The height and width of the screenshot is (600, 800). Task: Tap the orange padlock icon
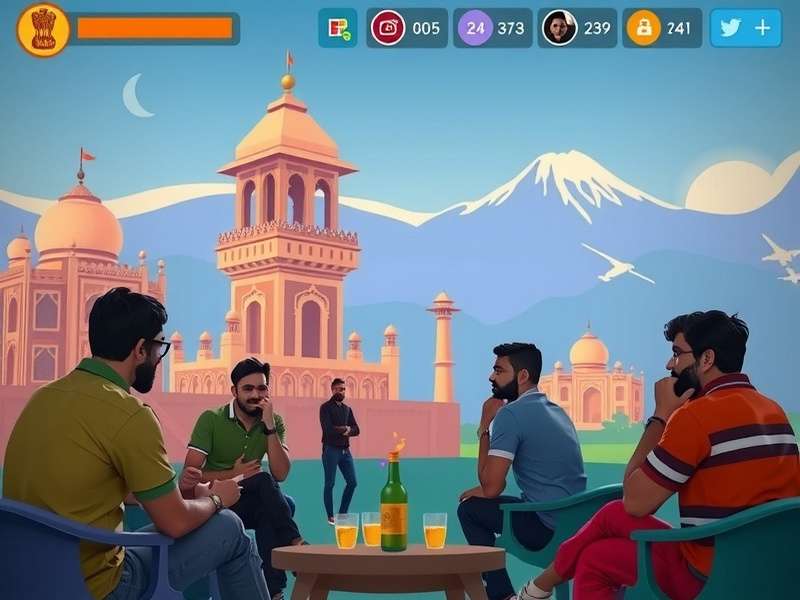(x=643, y=28)
